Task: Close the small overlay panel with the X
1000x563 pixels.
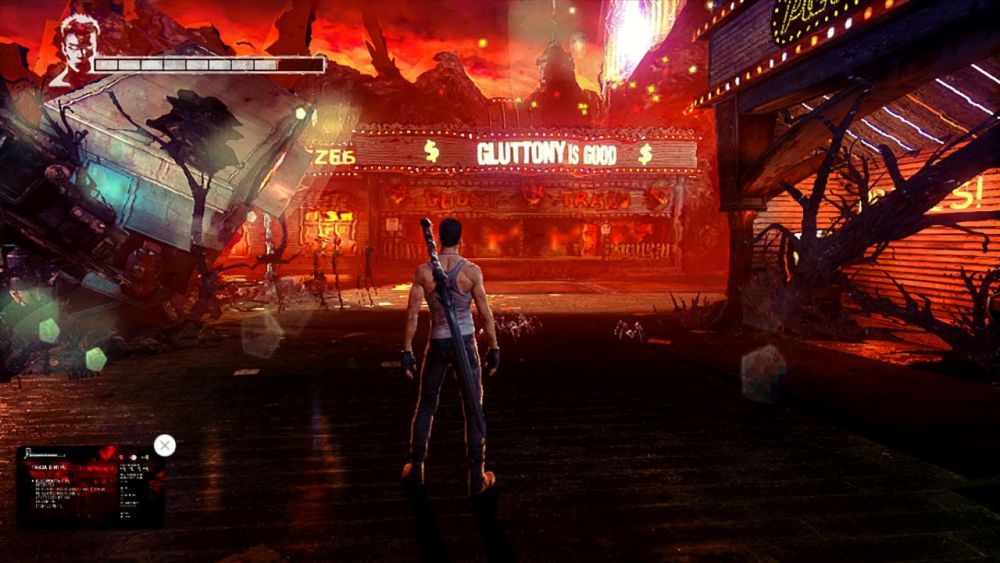Action: click(x=165, y=446)
